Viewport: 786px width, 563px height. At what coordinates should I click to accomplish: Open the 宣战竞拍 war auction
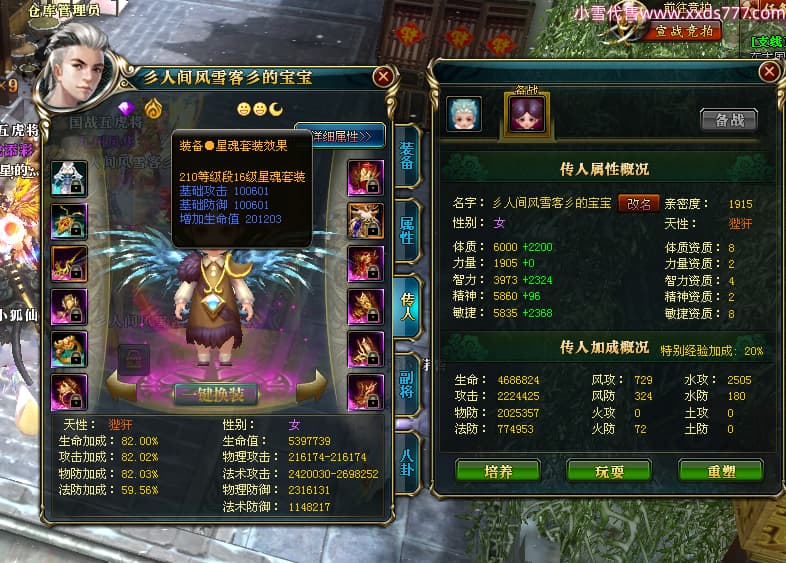689,31
